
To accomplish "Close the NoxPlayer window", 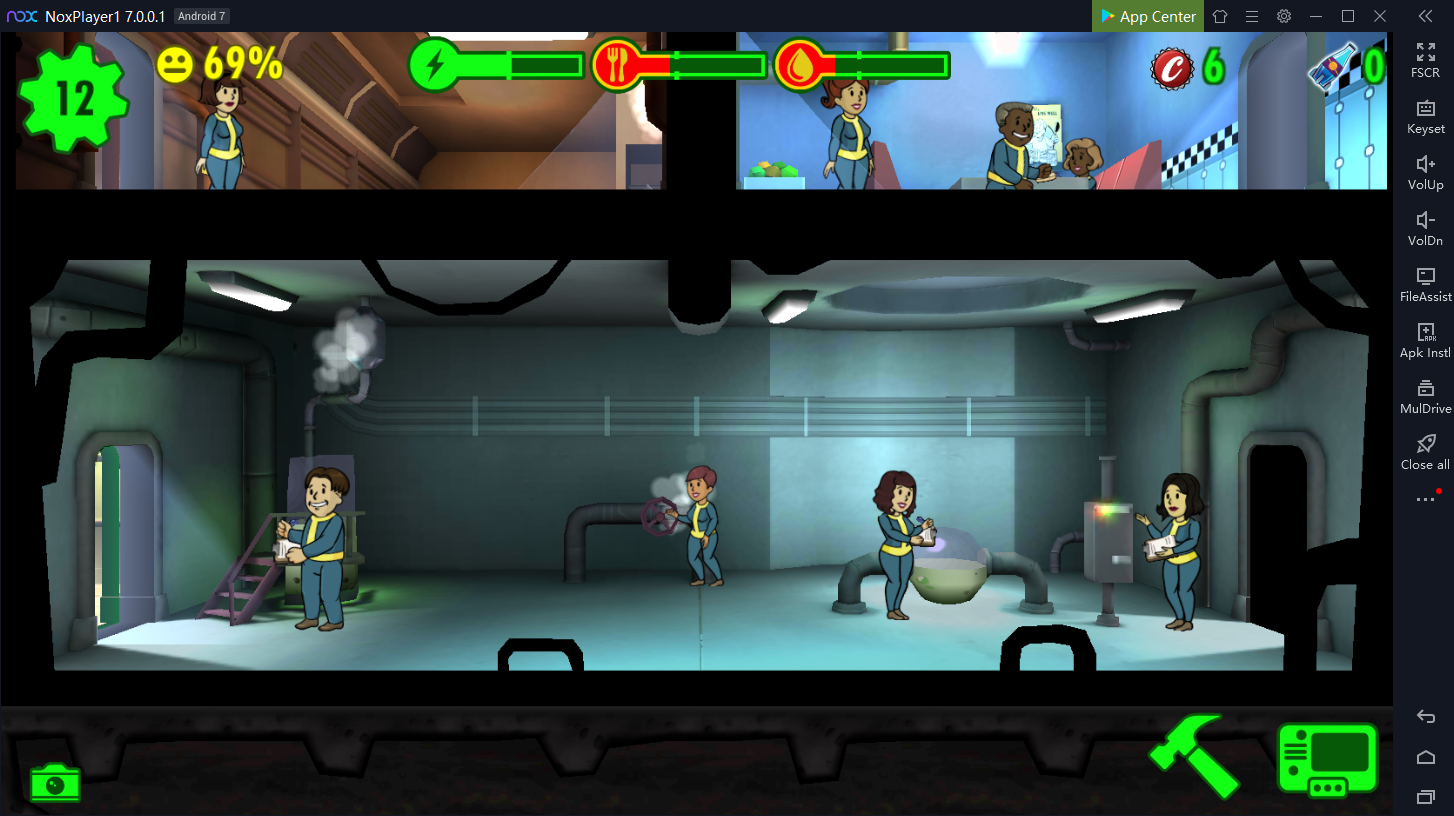I will pos(1380,16).
